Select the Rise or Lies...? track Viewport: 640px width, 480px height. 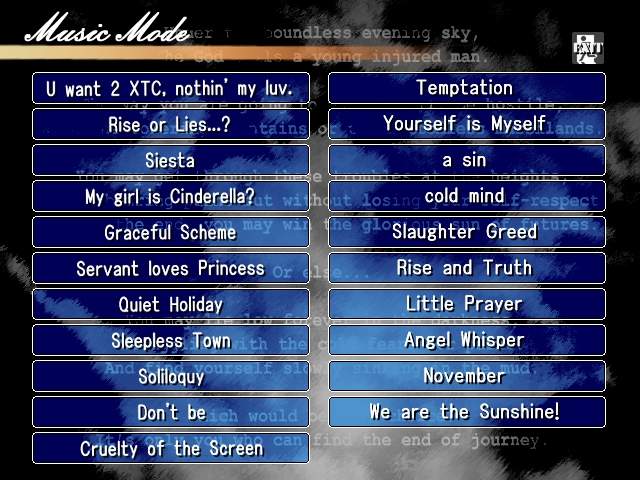click(170, 124)
